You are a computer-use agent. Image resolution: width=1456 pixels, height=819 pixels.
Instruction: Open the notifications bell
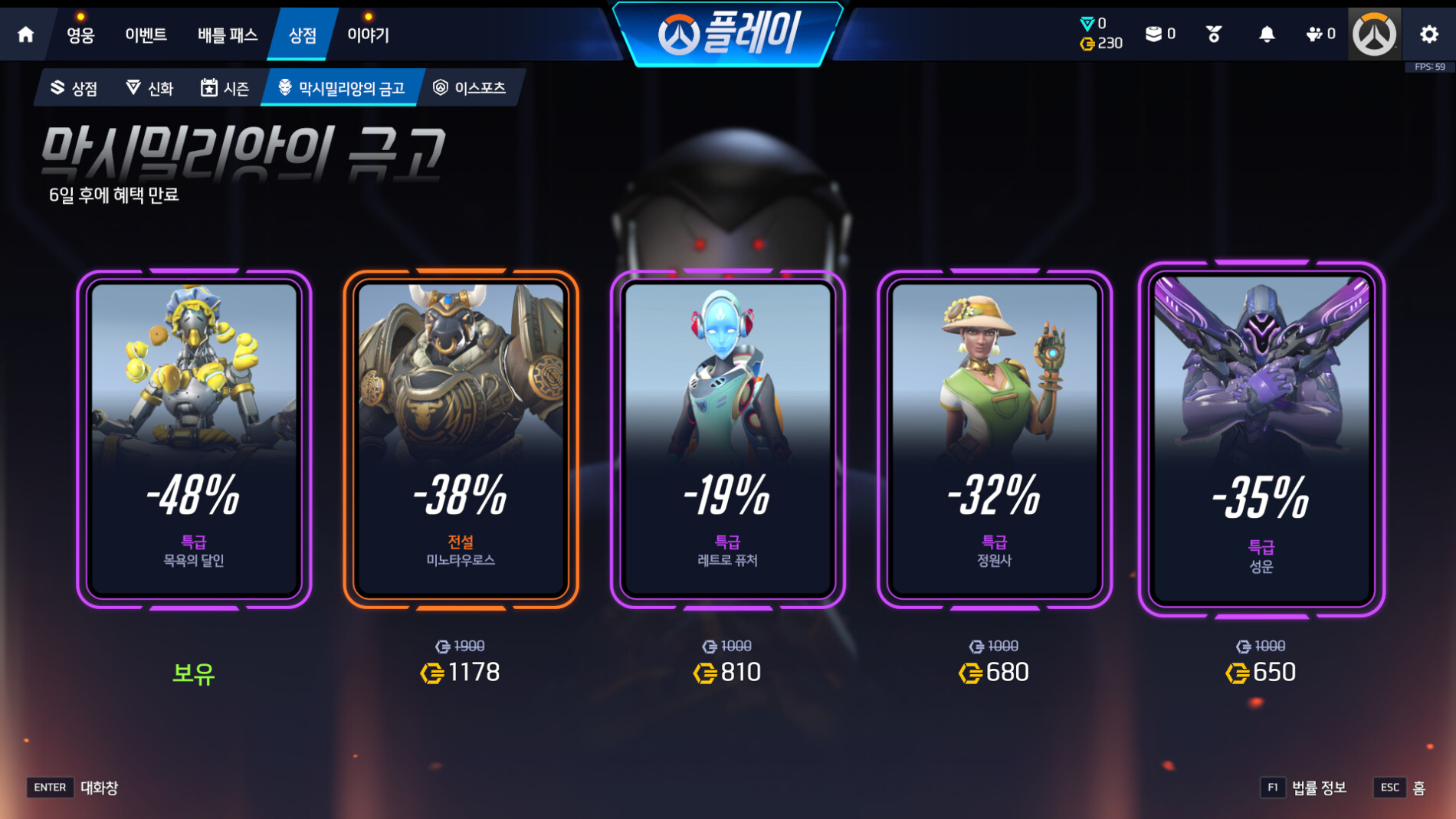(1267, 34)
